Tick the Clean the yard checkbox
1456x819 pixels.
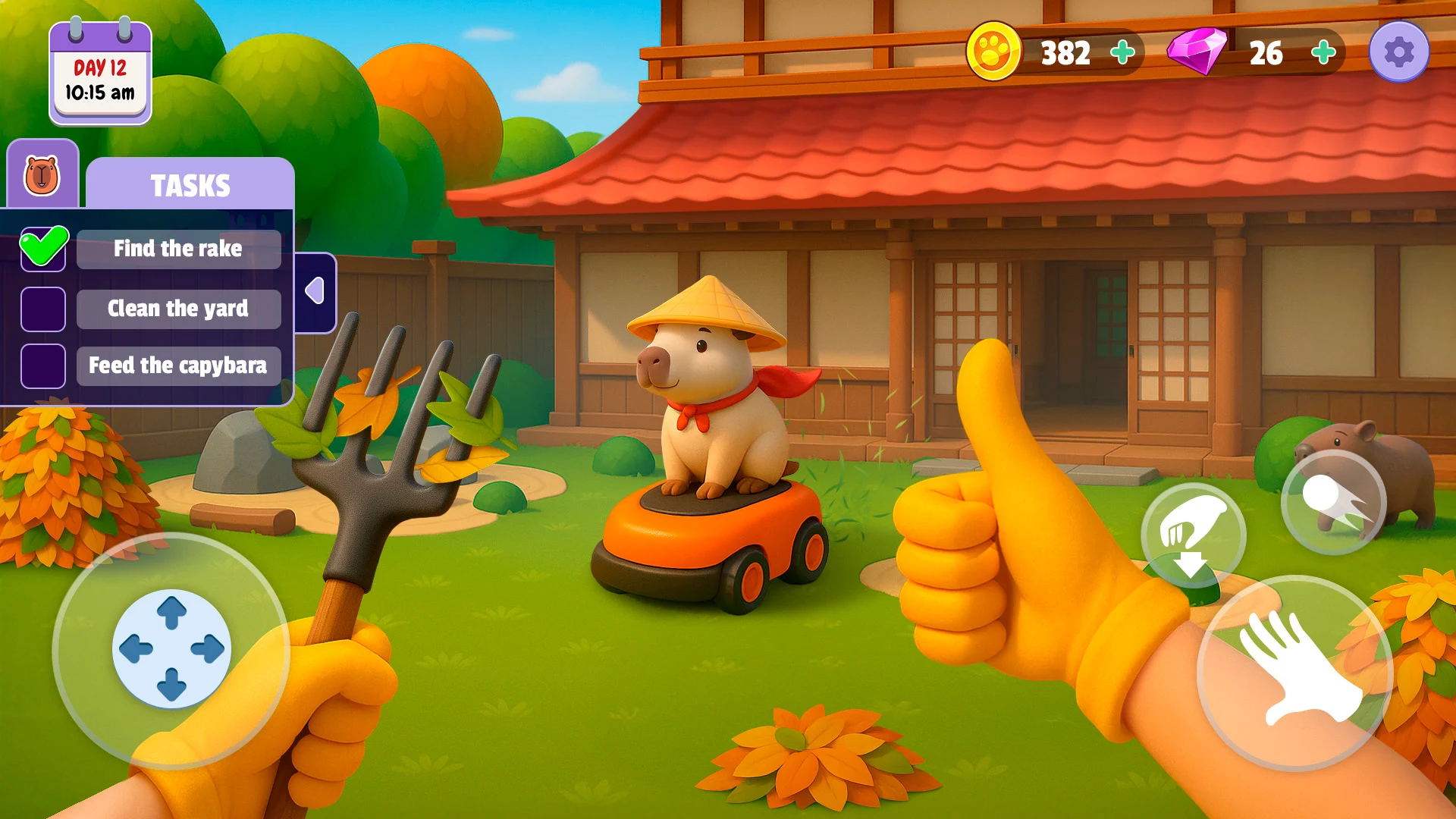click(43, 309)
